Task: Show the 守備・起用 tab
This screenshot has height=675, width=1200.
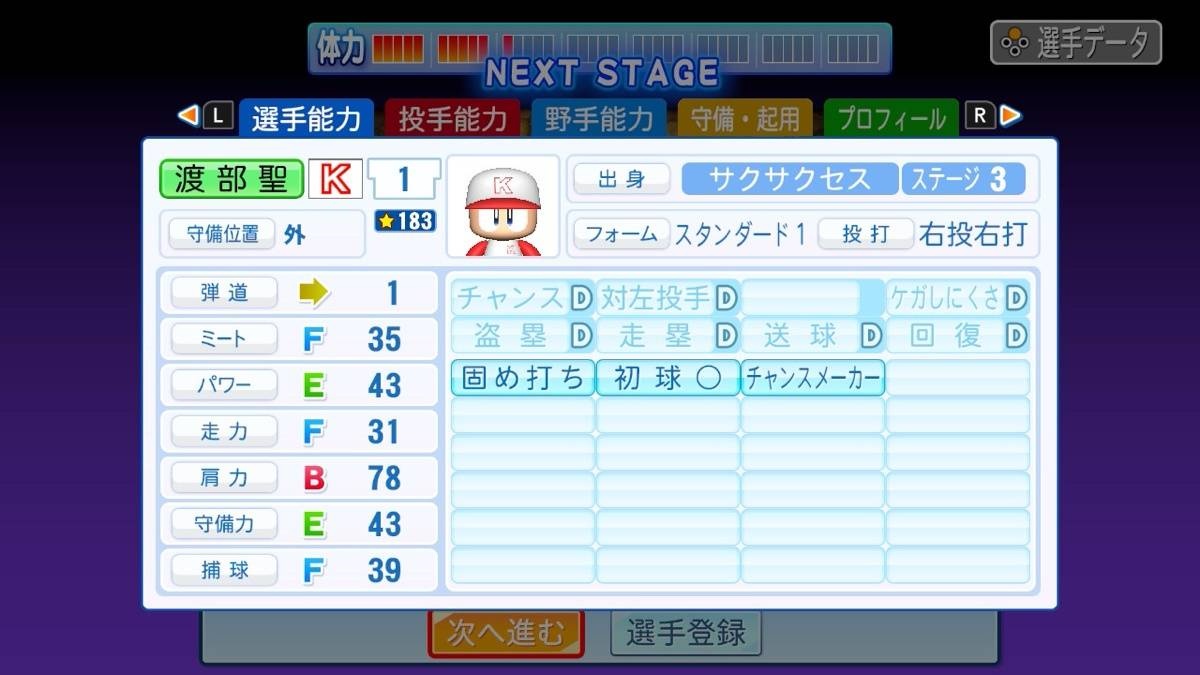Action: (746, 119)
